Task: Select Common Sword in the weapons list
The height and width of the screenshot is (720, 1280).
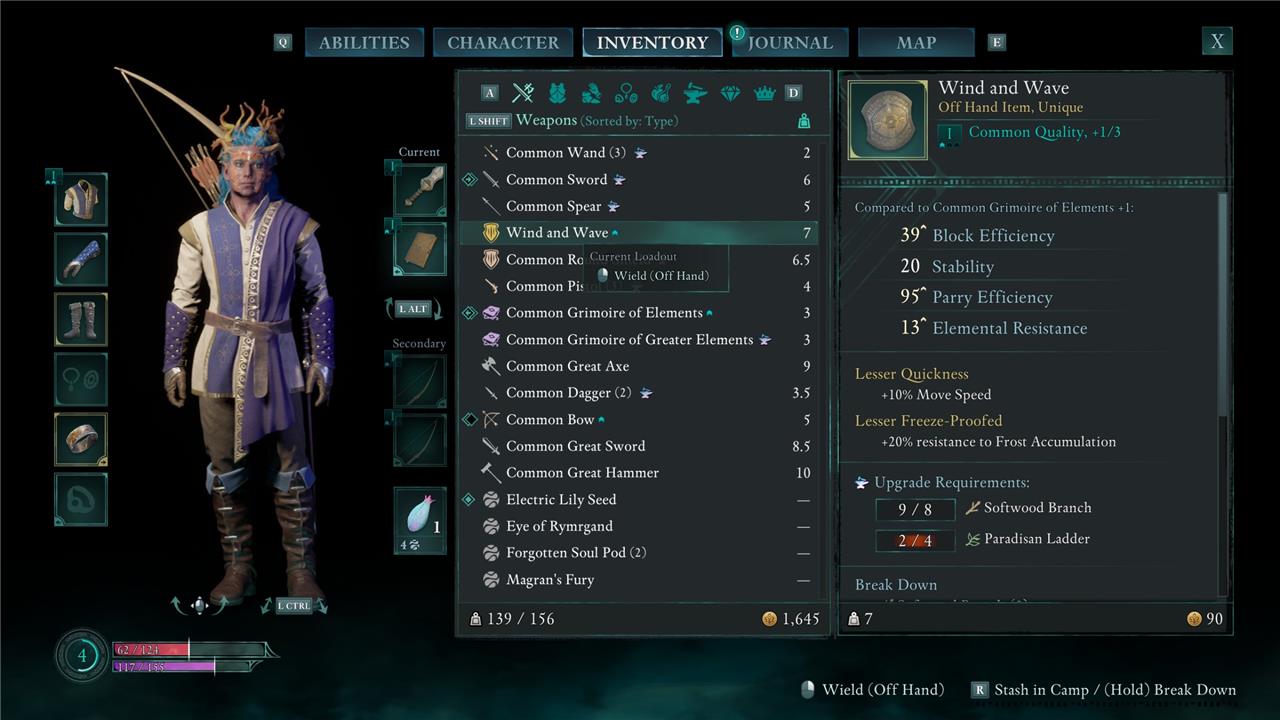Action: [557, 180]
